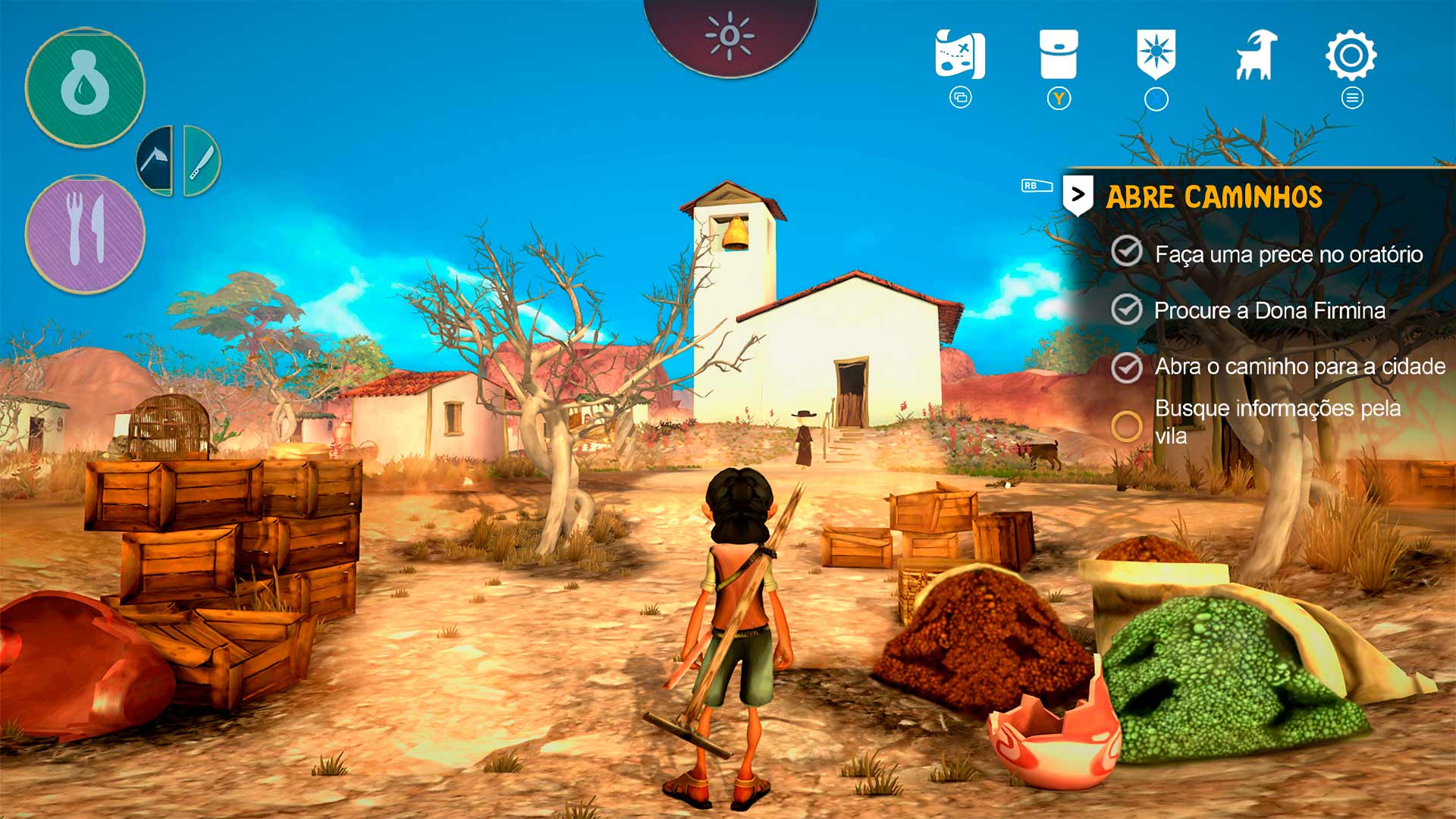Click the sun time-of-day dial
The width and height of the screenshot is (1456, 819).
click(x=730, y=36)
